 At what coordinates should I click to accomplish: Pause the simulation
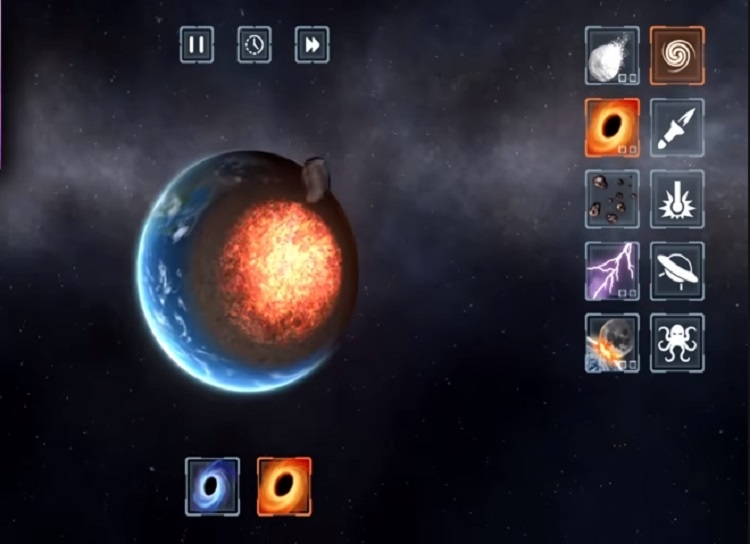pyautogui.click(x=197, y=45)
